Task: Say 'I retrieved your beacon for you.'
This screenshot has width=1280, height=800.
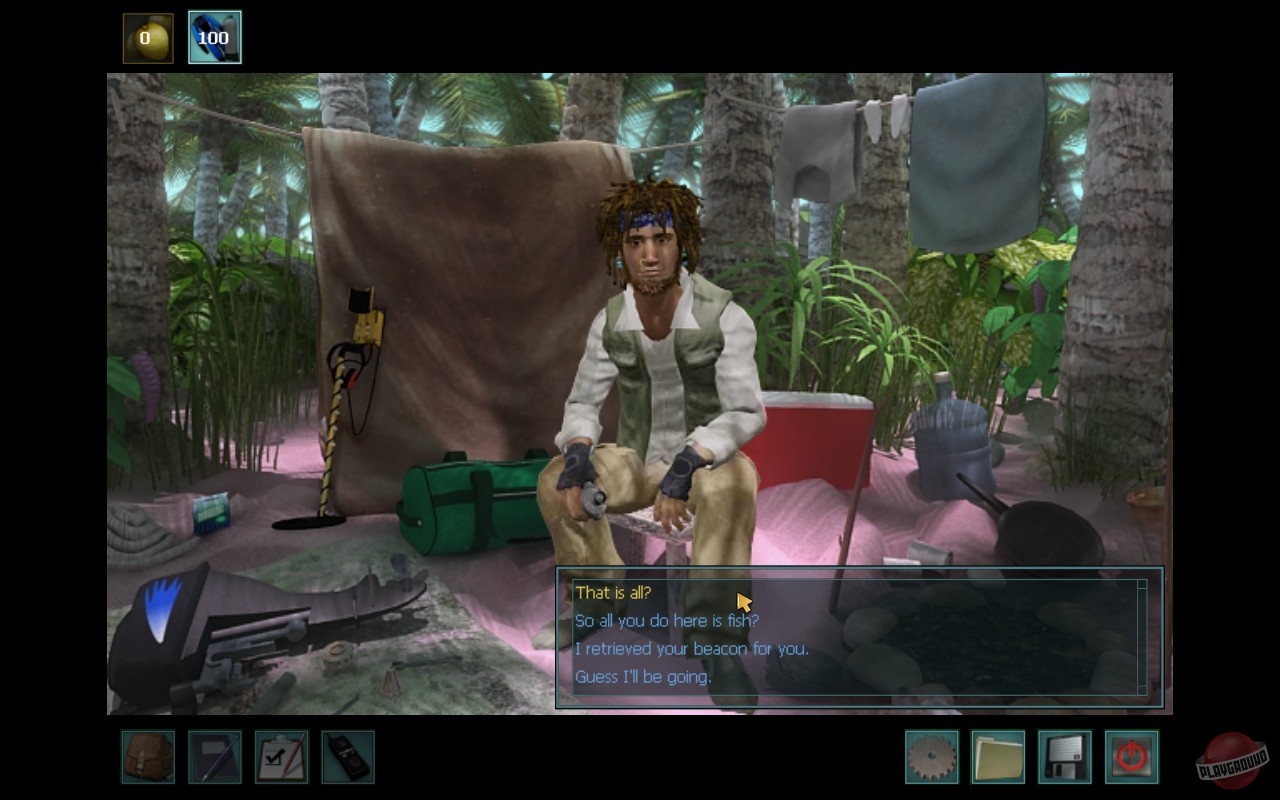Action: coord(692,648)
